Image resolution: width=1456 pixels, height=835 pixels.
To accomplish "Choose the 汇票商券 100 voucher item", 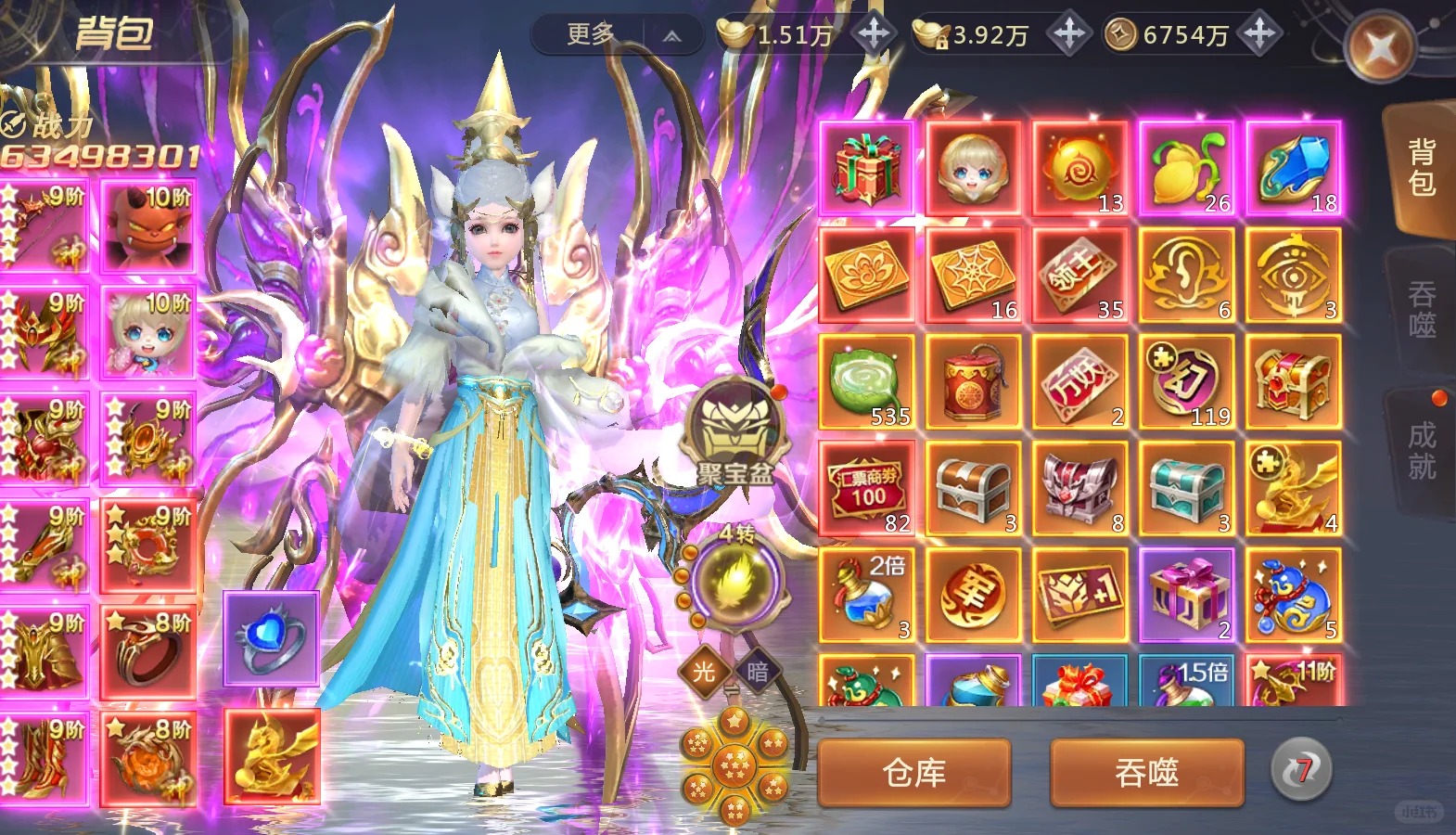I will 866,488.
